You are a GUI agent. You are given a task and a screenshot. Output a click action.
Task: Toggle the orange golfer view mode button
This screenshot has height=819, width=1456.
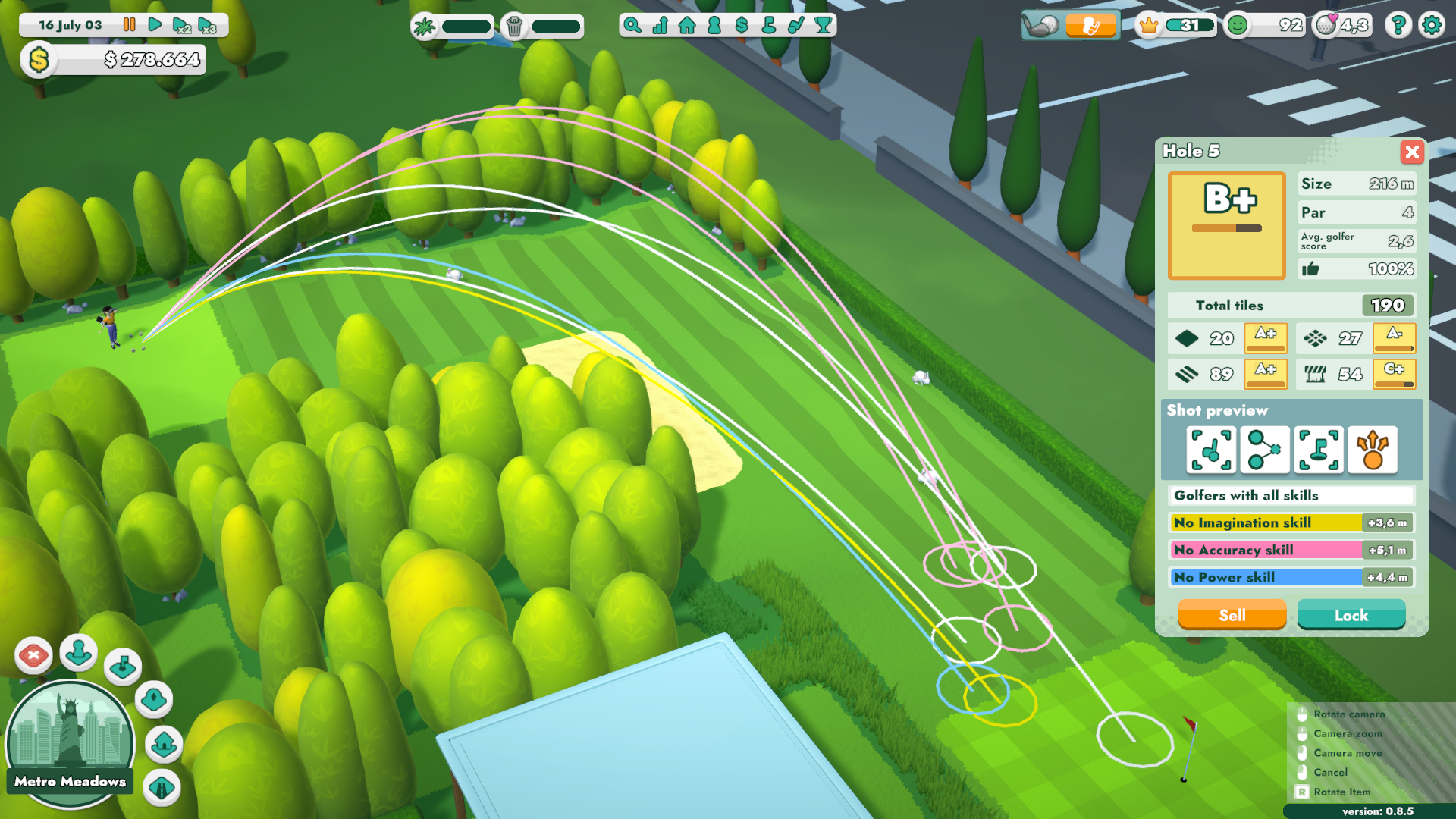(1090, 26)
